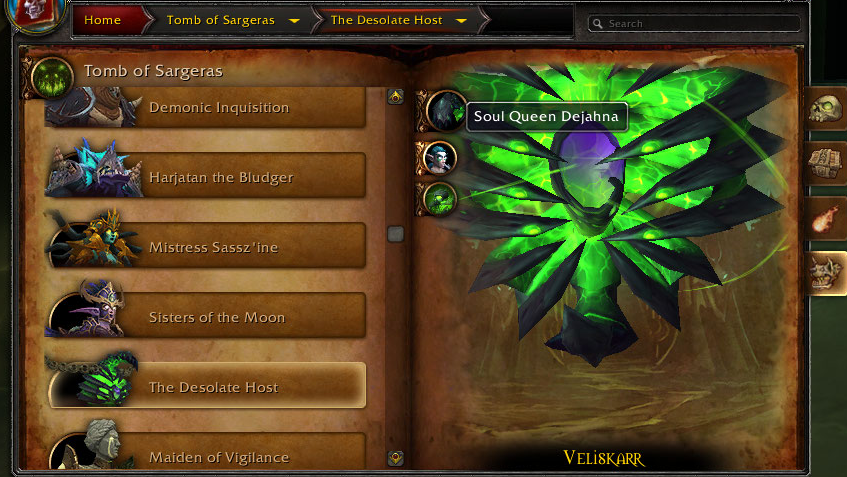The image size is (847, 477).
Task: Show the Soul Queen Dejahna creature portrait
Action: tap(440, 110)
